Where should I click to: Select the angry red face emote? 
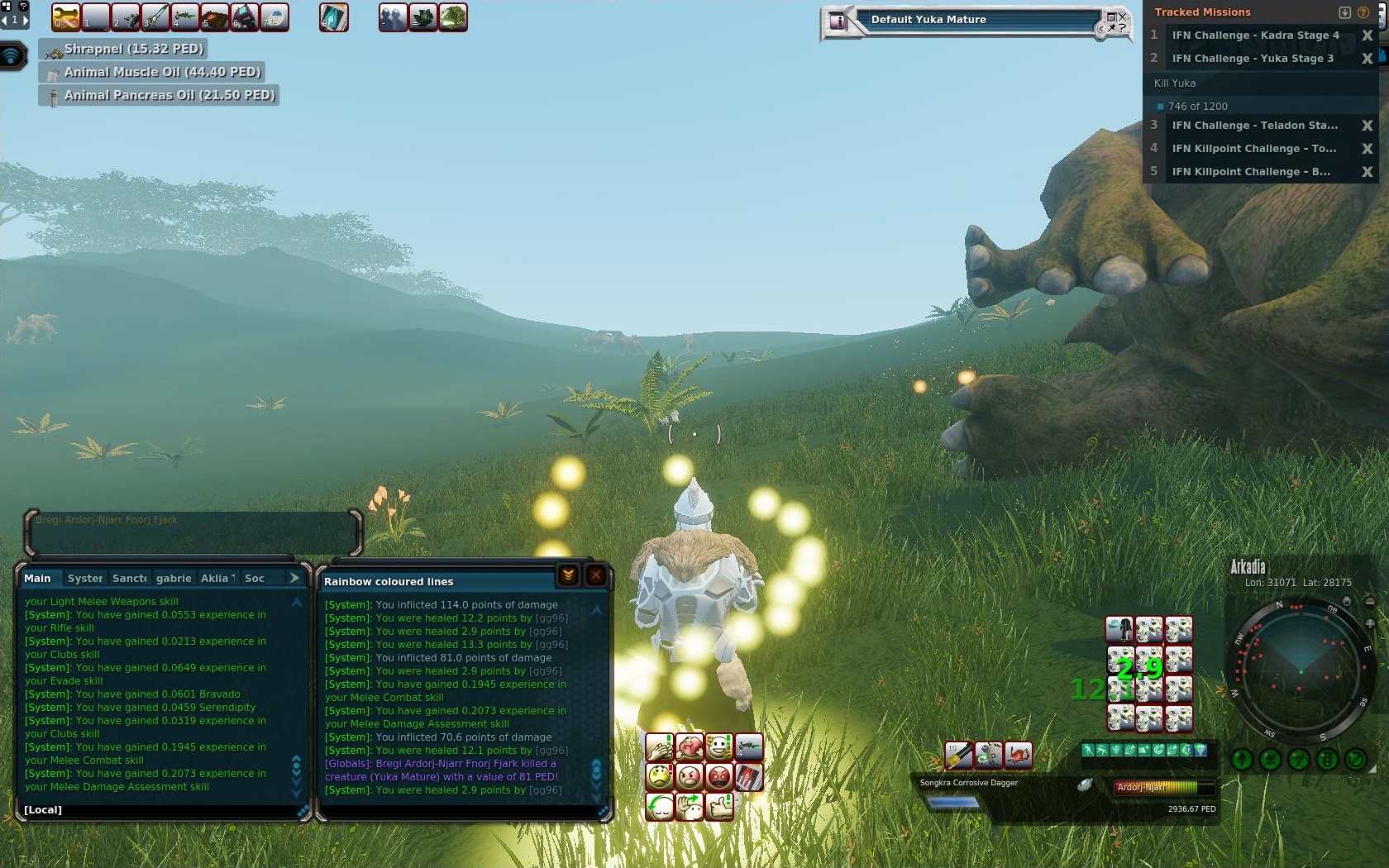[719, 777]
